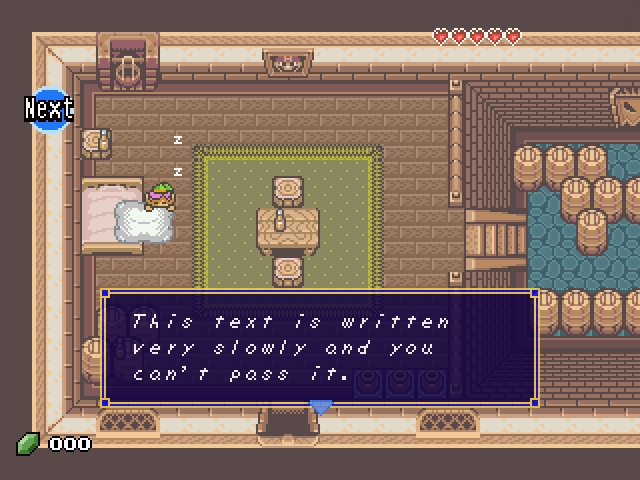Click the blue Next button
Viewport: 640px width, 480px height.
tap(49, 108)
